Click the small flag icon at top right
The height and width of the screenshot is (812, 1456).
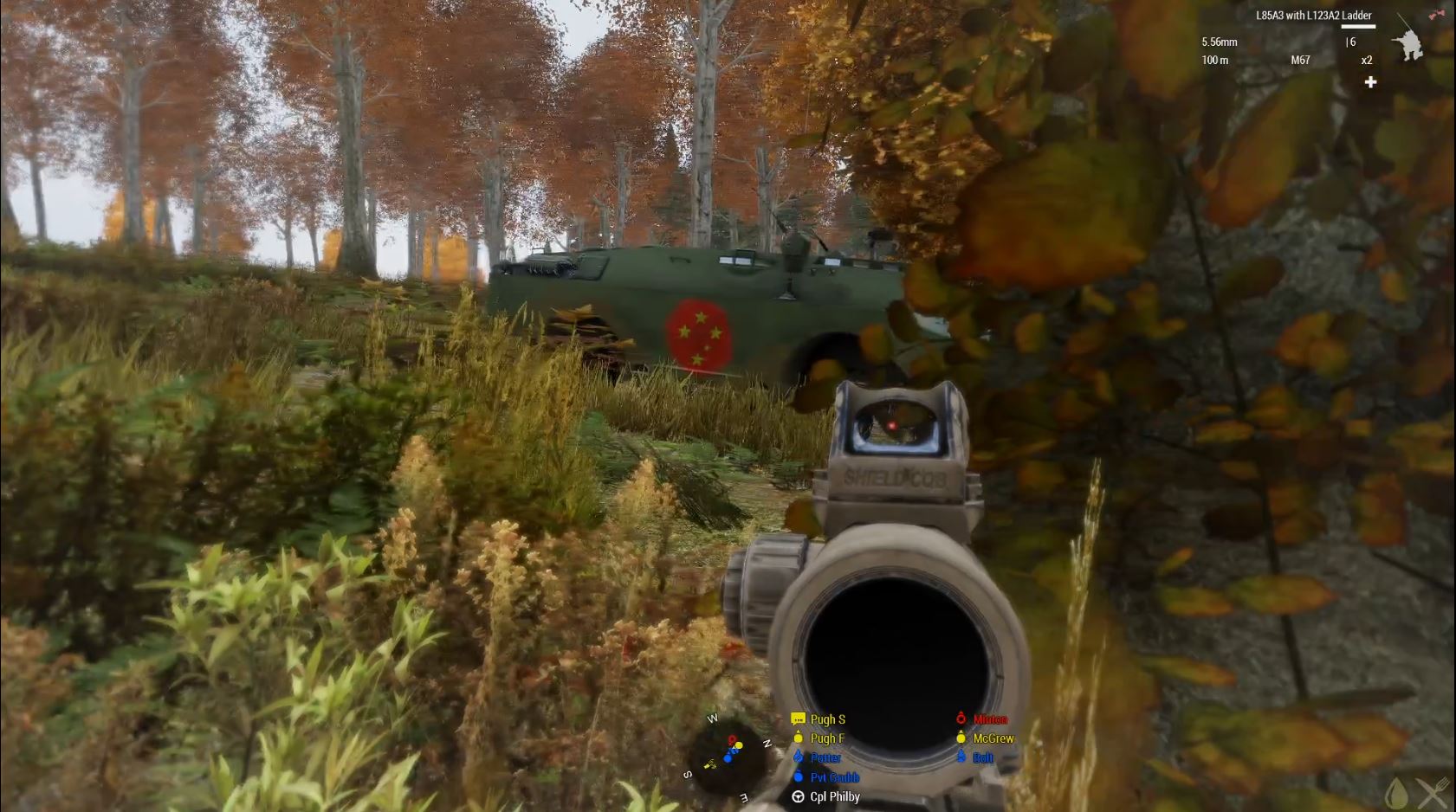pos(1437,13)
